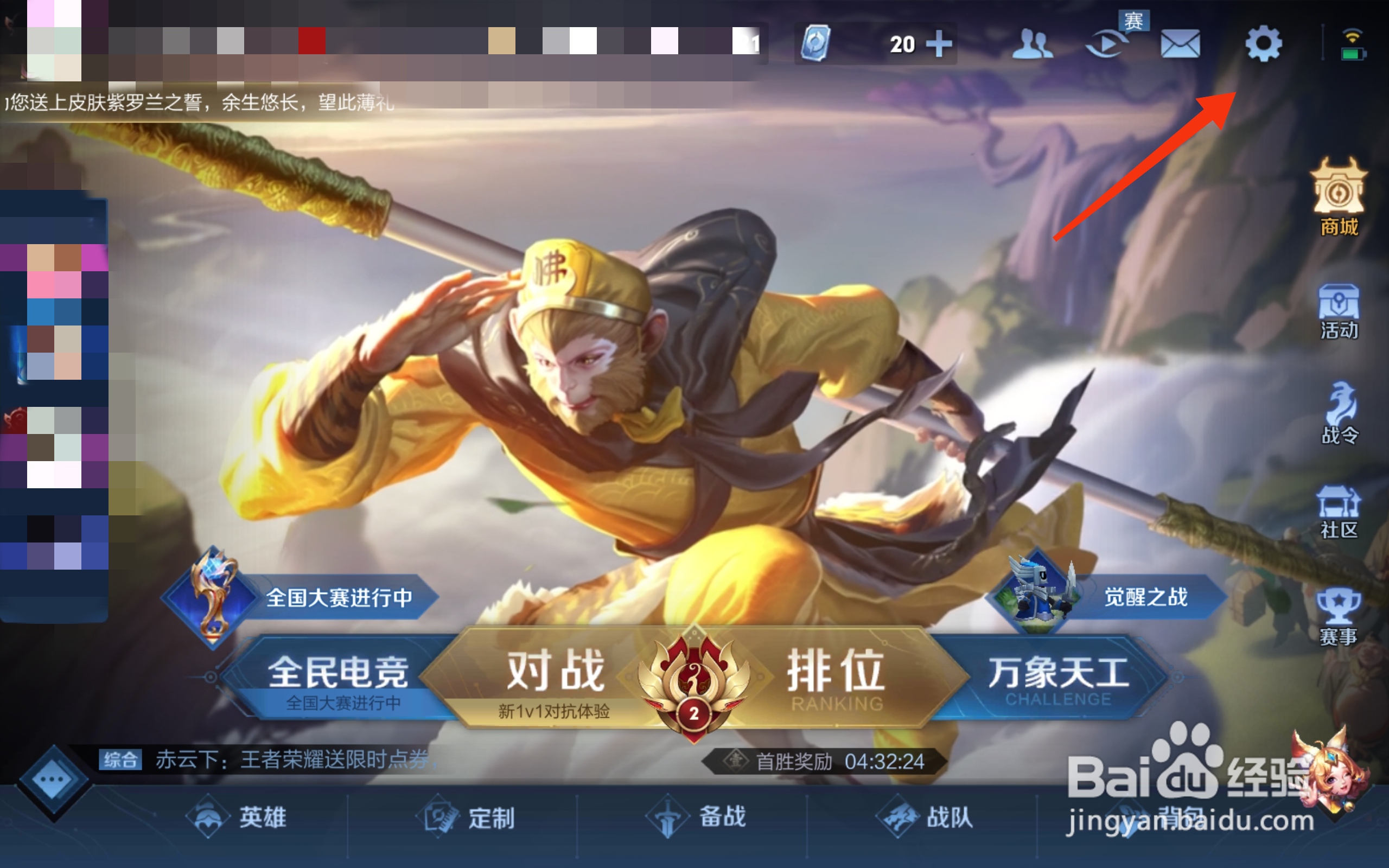Open the rank emblem above 对战
This screenshot has height=868, width=1389.
click(x=694, y=680)
